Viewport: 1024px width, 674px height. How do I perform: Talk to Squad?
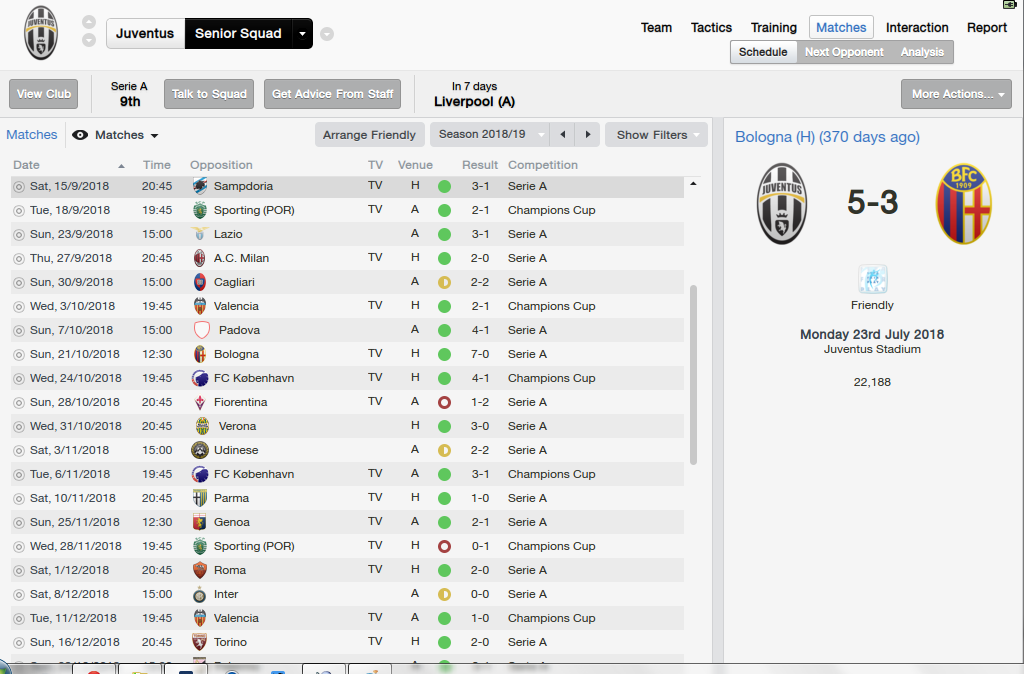[x=209, y=94]
